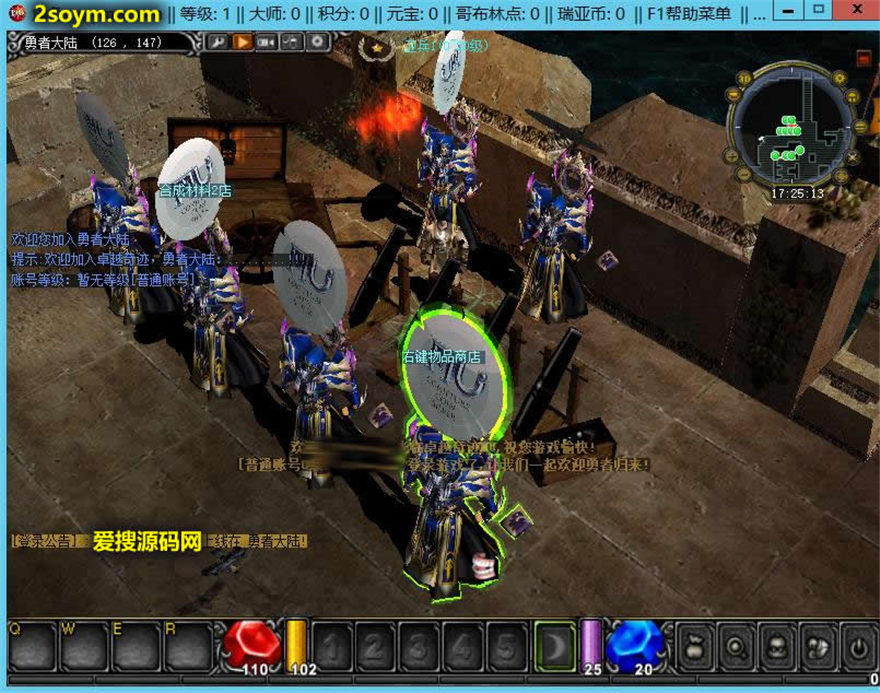Click the video camera icon

(267, 42)
